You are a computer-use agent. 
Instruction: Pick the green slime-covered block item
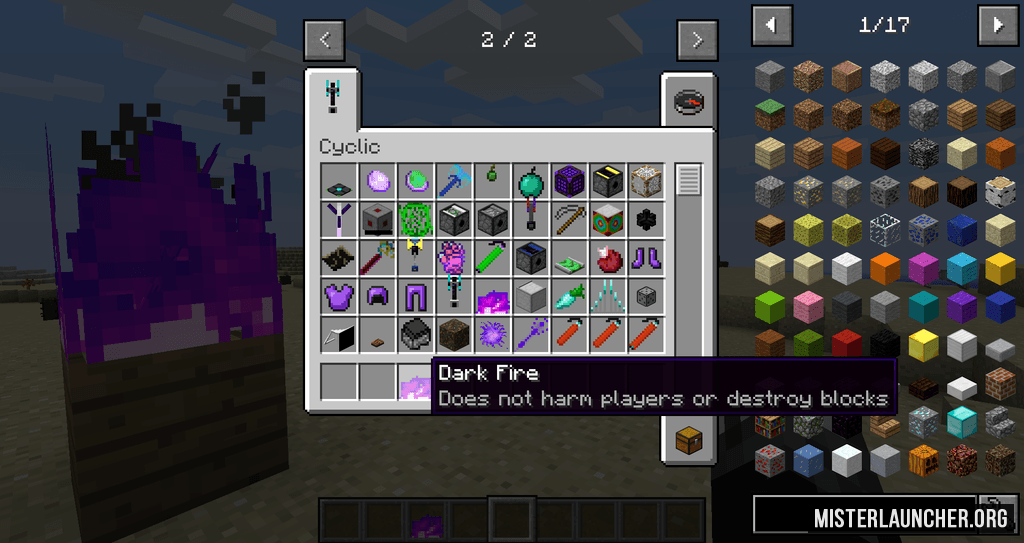pyautogui.click(x=415, y=219)
